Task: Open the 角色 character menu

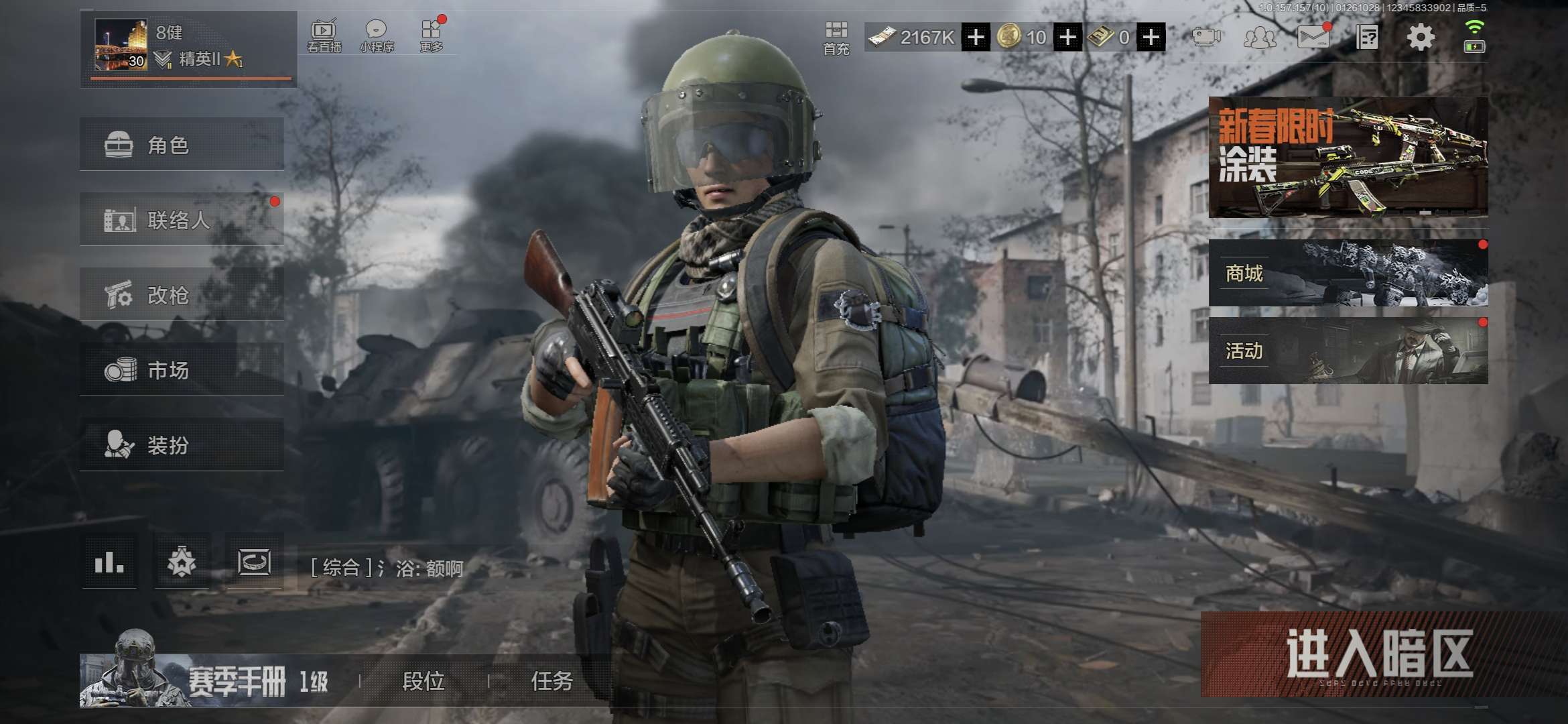Action: click(x=181, y=144)
